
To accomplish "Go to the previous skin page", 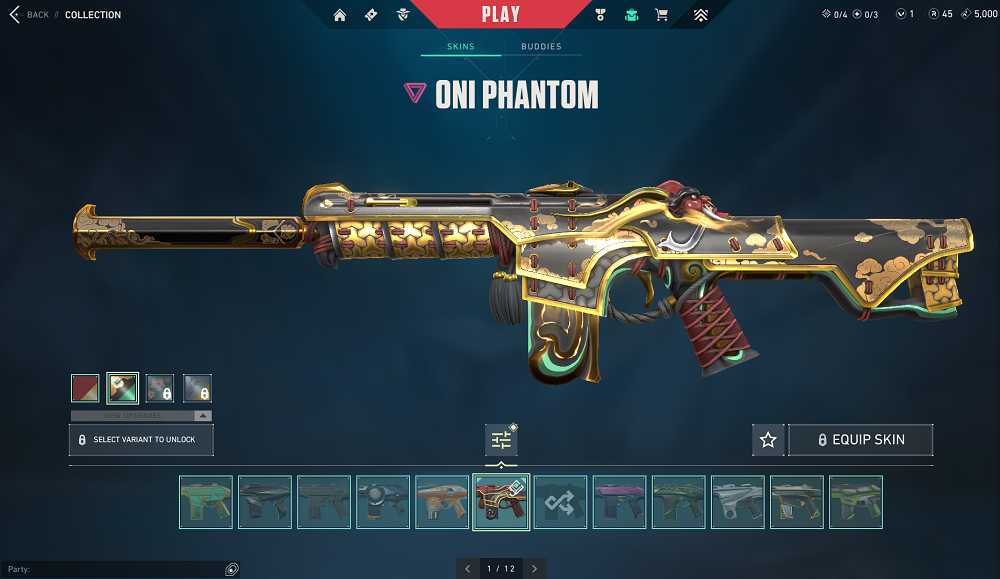I will [x=468, y=569].
